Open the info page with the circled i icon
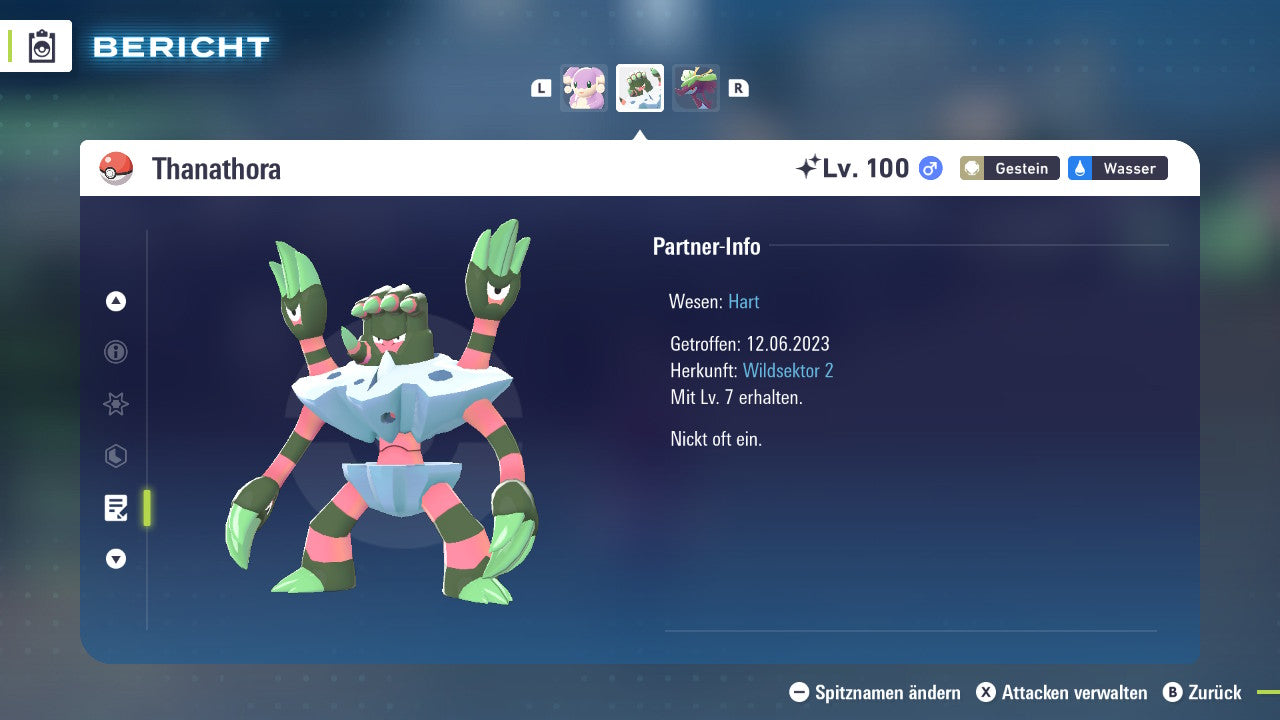The height and width of the screenshot is (720, 1280). point(116,352)
